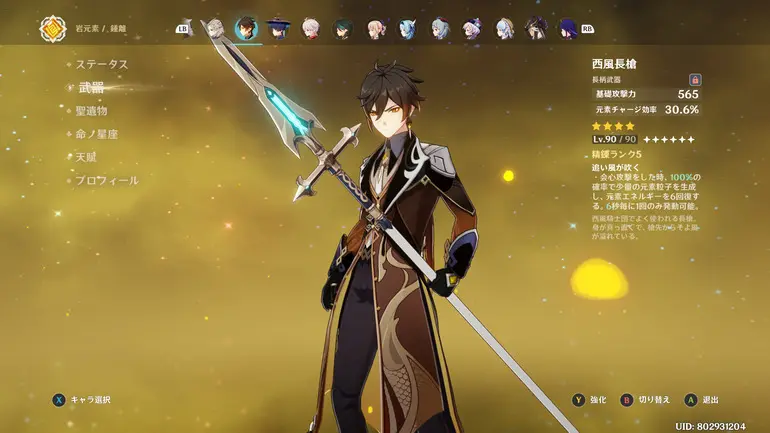The image size is (770, 433).
Task: Pick the pink-haired character portrait
Action: 375,28
